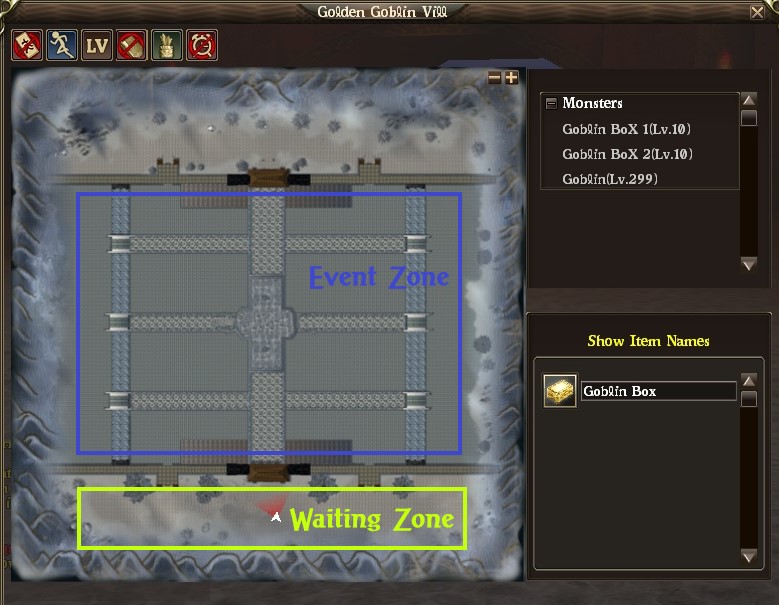Select the gold trophy toolbar icon
The width and height of the screenshot is (779, 605).
click(x=167, y=45)
